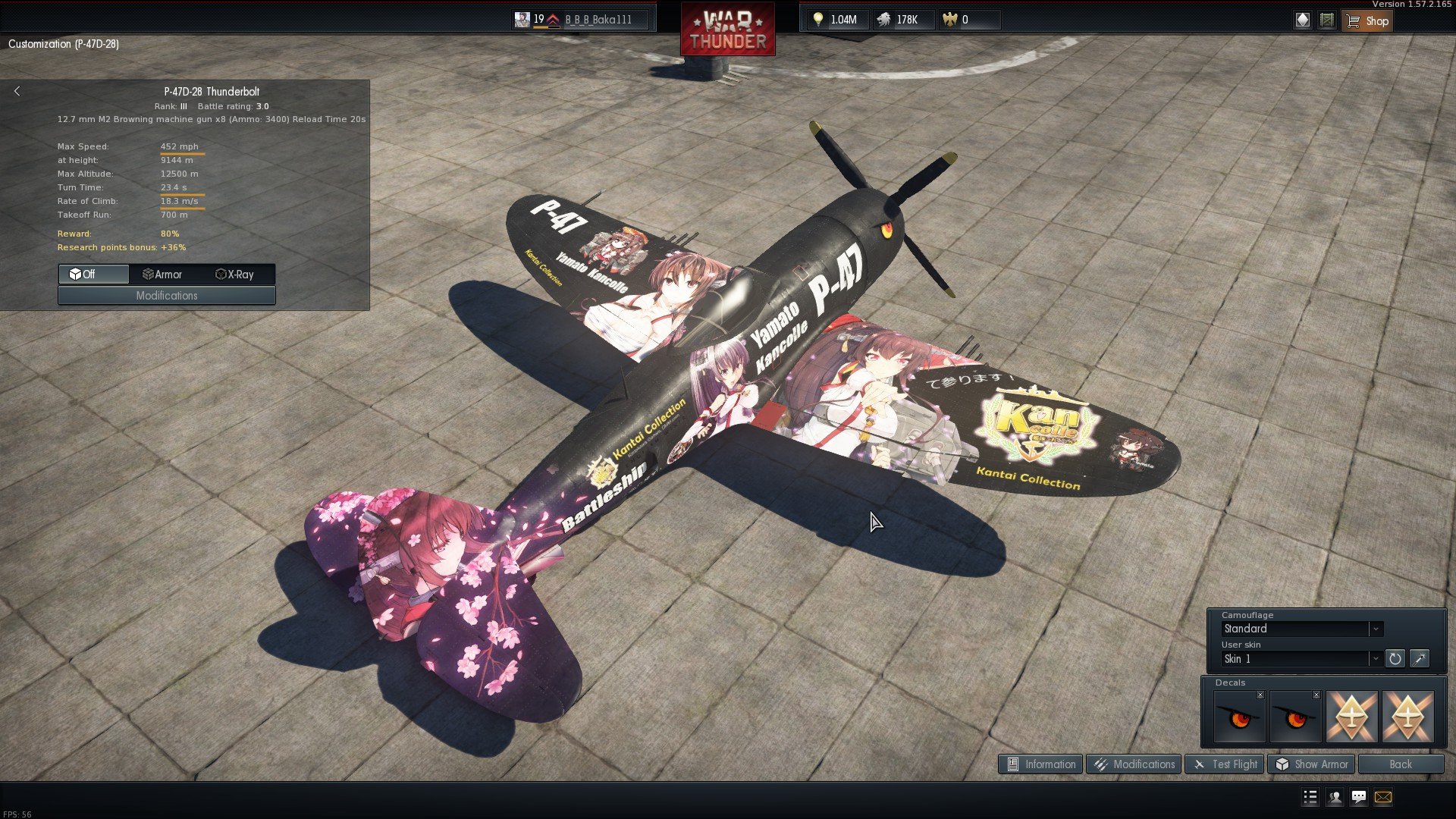Switch the view mode to Armor
This screenshot has width=1456, height=819.
[163, 275]
